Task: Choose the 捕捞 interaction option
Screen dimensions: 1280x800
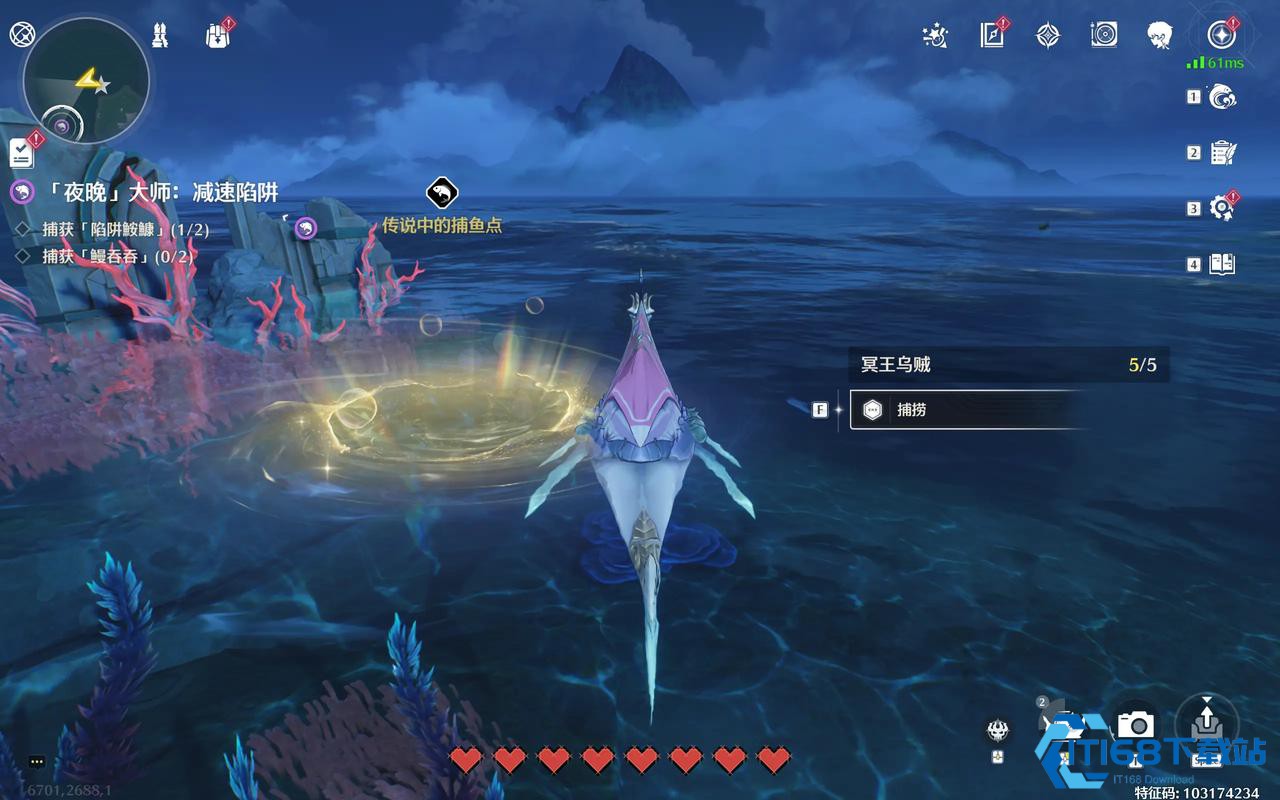Action: coord(965,410)
